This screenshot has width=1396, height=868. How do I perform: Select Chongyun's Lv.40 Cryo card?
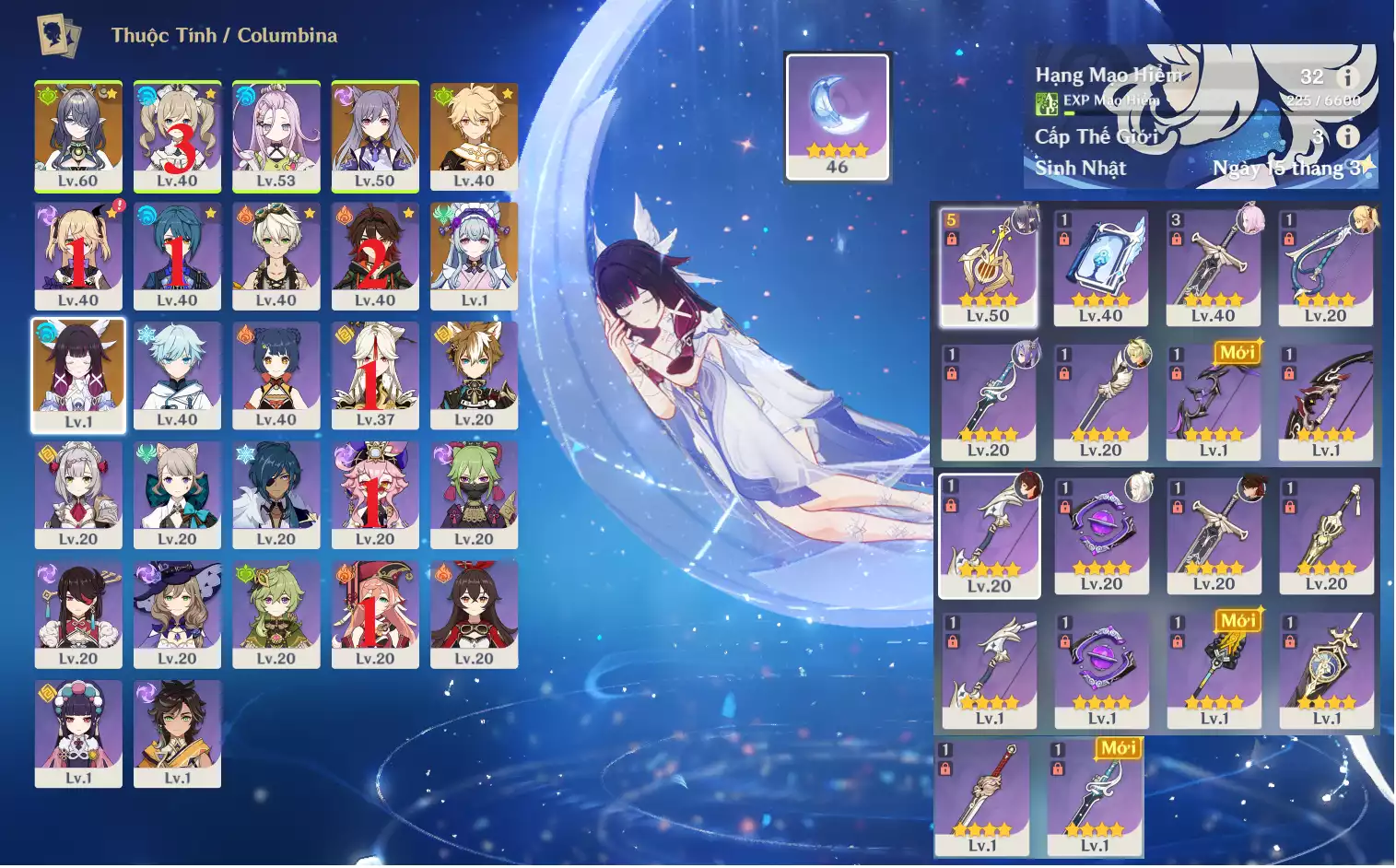(x=177, y=375)
